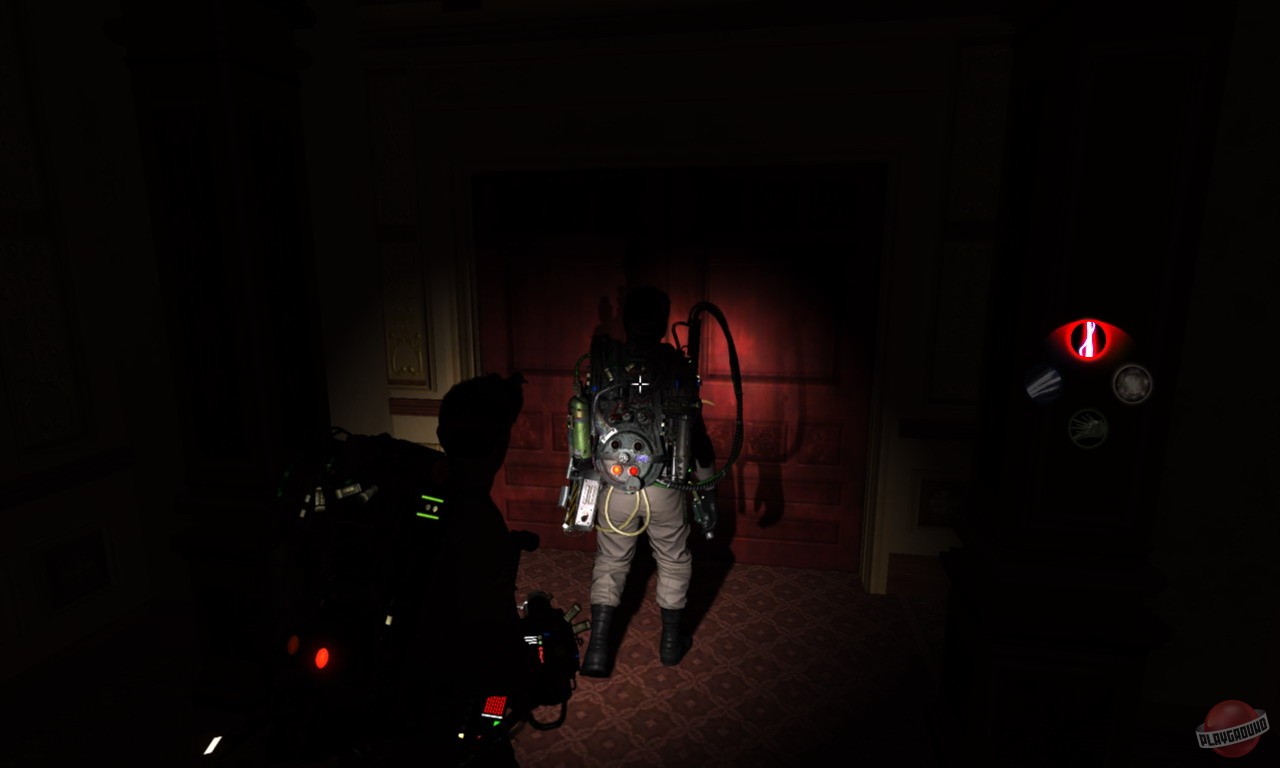1280x768 pixels.
Task: Click the striped proton wand on the pack's left side
Action: pyautogui.click(x=579, y=503)
